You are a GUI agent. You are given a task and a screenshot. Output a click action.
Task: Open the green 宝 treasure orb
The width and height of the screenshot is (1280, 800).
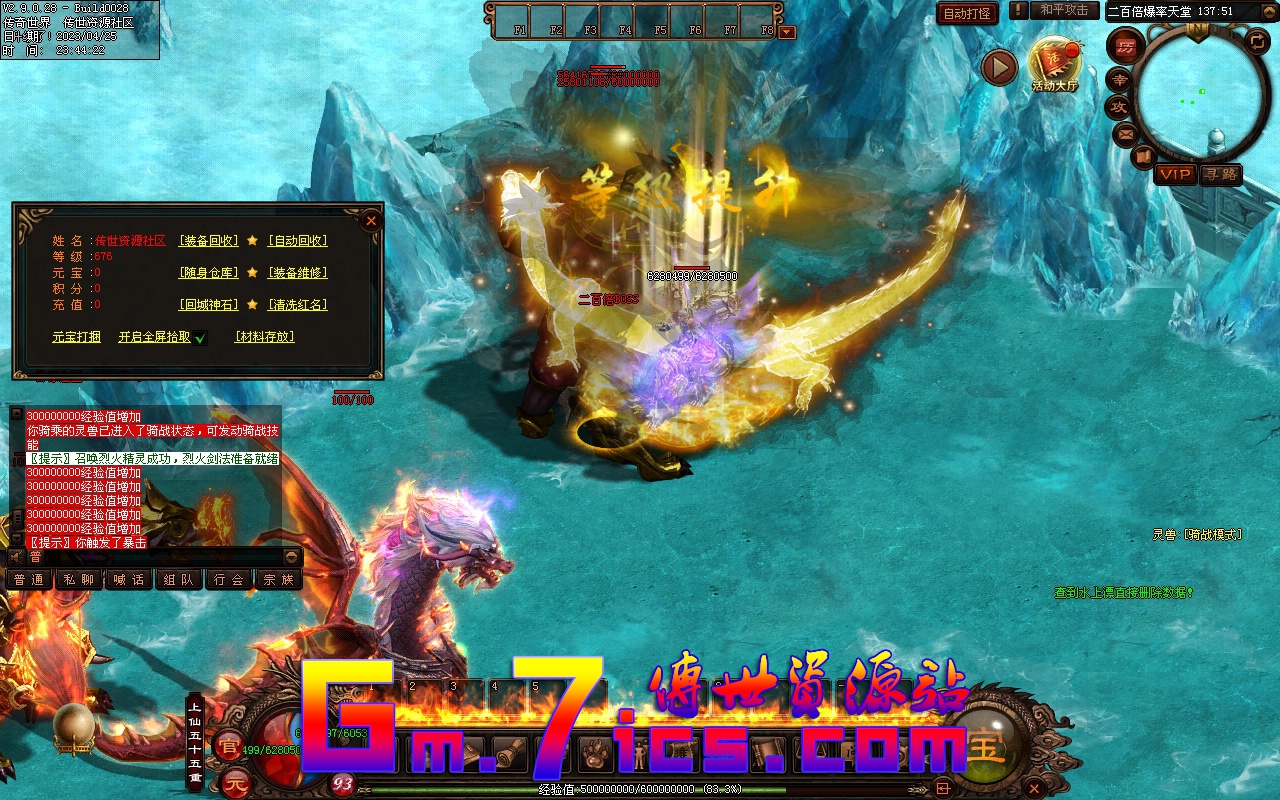[985, 745]
